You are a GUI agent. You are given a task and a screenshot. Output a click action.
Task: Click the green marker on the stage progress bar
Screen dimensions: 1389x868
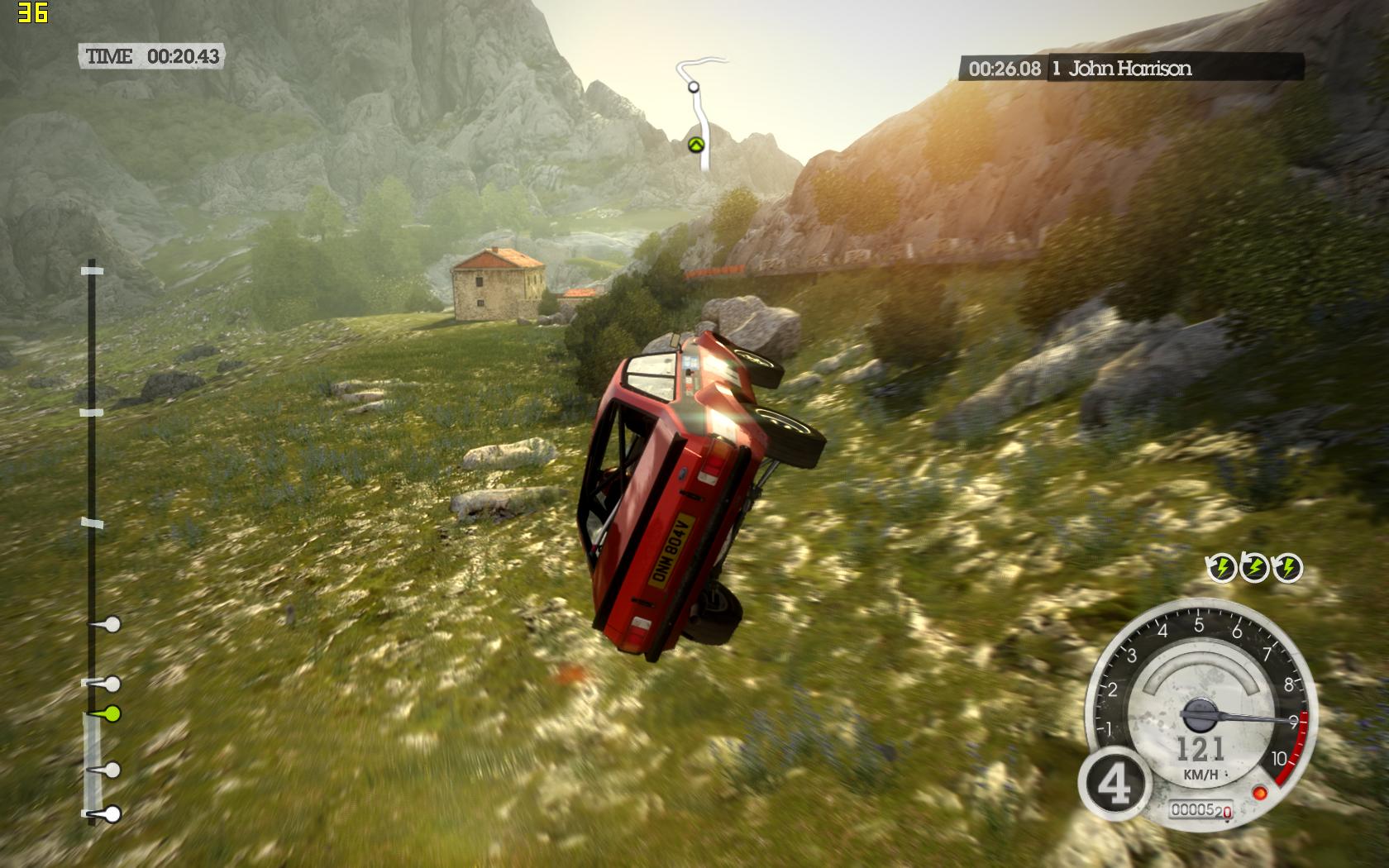click(x=112, y=713)
